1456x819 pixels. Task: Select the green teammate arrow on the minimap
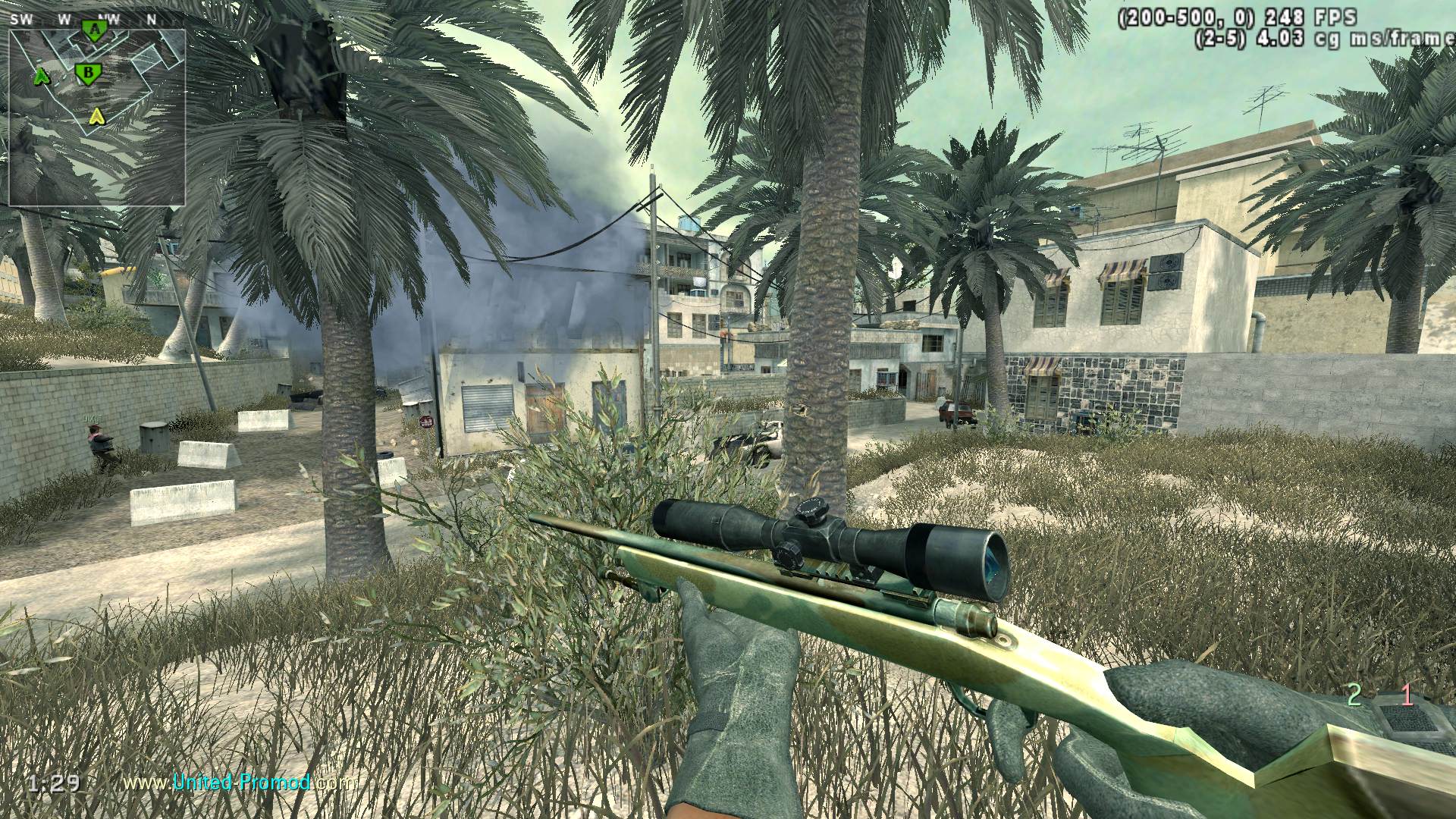tap(41, 76)
